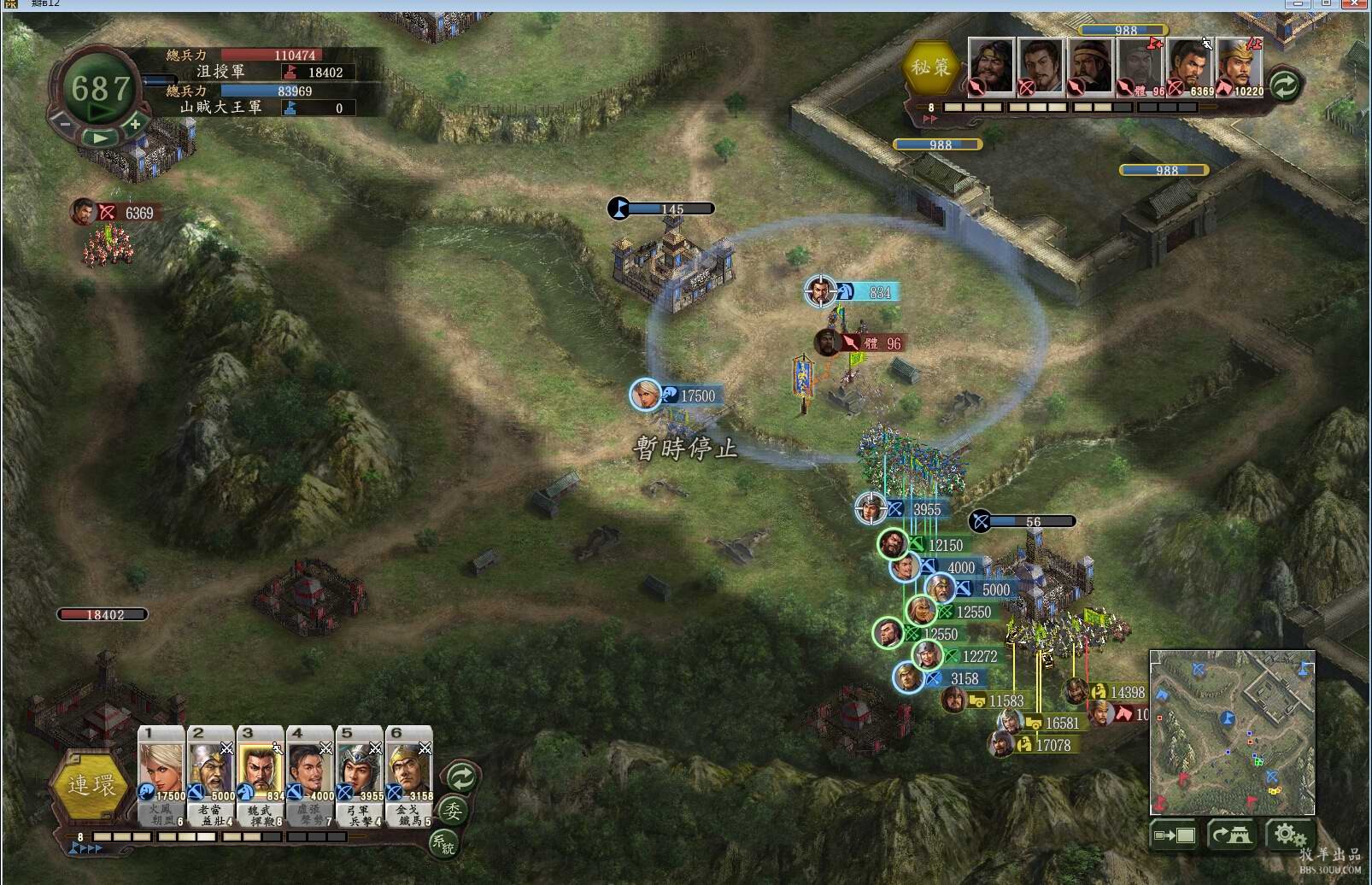The image size is (1372, 885).
Task: Click the 委 delegate button
Action: click(453, 810)
